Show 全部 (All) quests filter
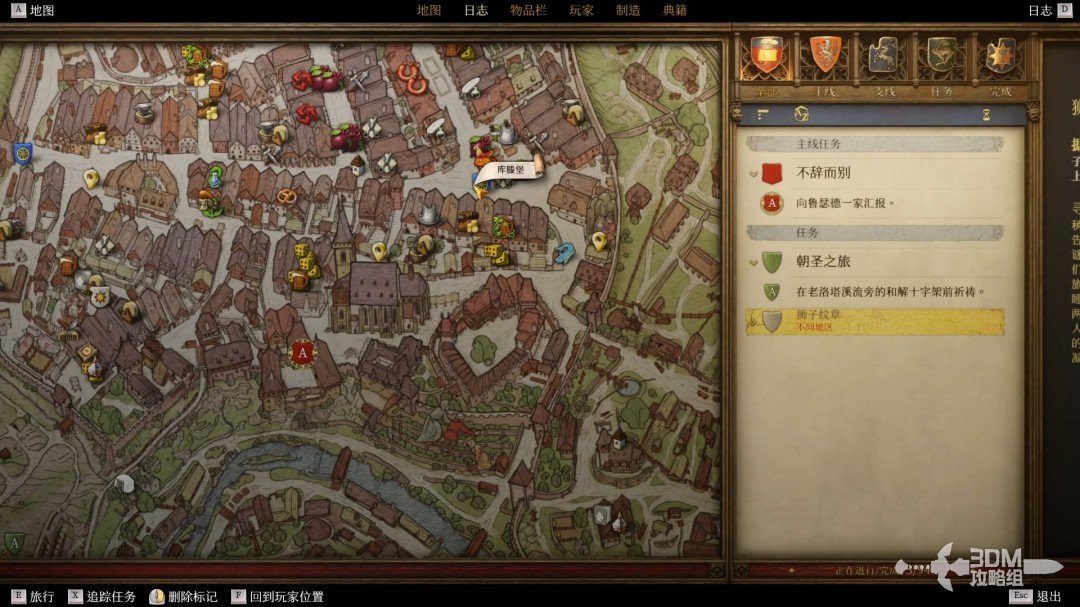1080x607 pixels. pyautogui.click(x=767, y=56)
